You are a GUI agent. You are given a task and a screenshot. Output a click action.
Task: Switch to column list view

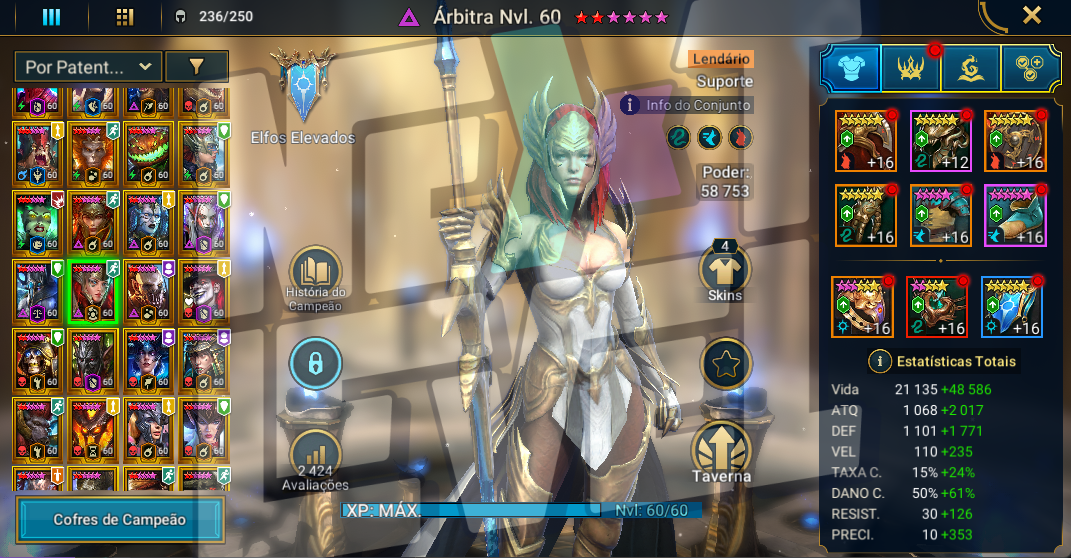(x=51, y=16)
